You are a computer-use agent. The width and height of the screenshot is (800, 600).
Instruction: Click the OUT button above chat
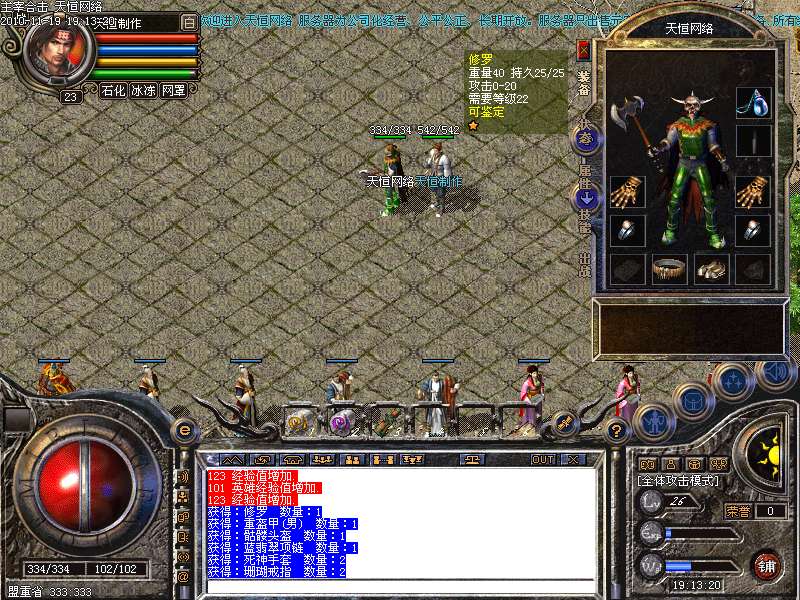point(542,460)
